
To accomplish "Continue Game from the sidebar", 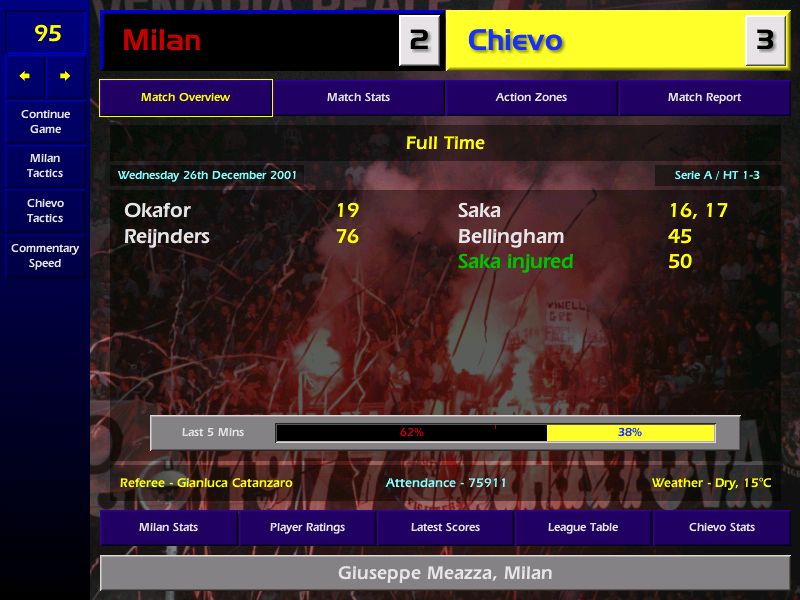I will click(x=45, y=122).
